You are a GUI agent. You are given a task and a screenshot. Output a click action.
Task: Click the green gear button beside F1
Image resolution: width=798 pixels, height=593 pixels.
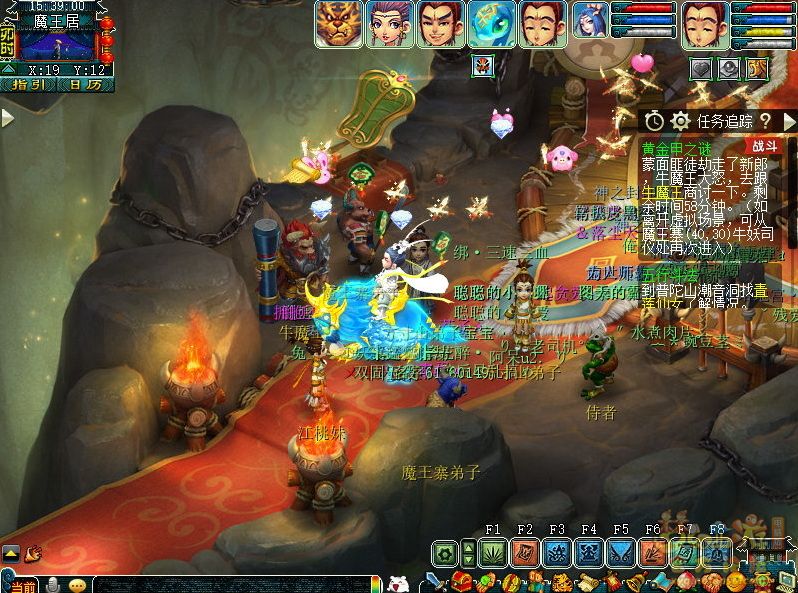[x=446, y=553]
